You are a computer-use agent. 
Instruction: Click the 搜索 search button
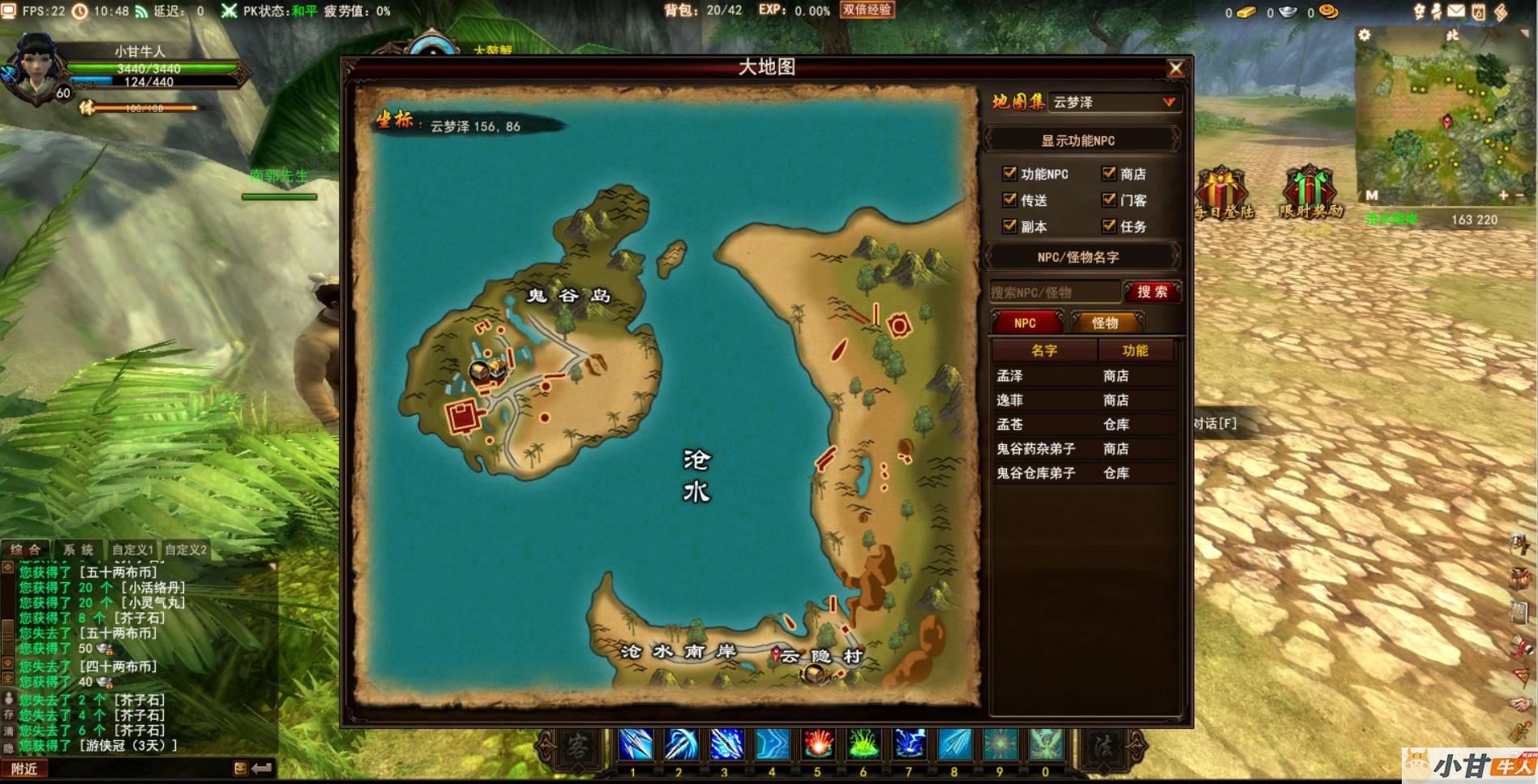[1152, 292]
